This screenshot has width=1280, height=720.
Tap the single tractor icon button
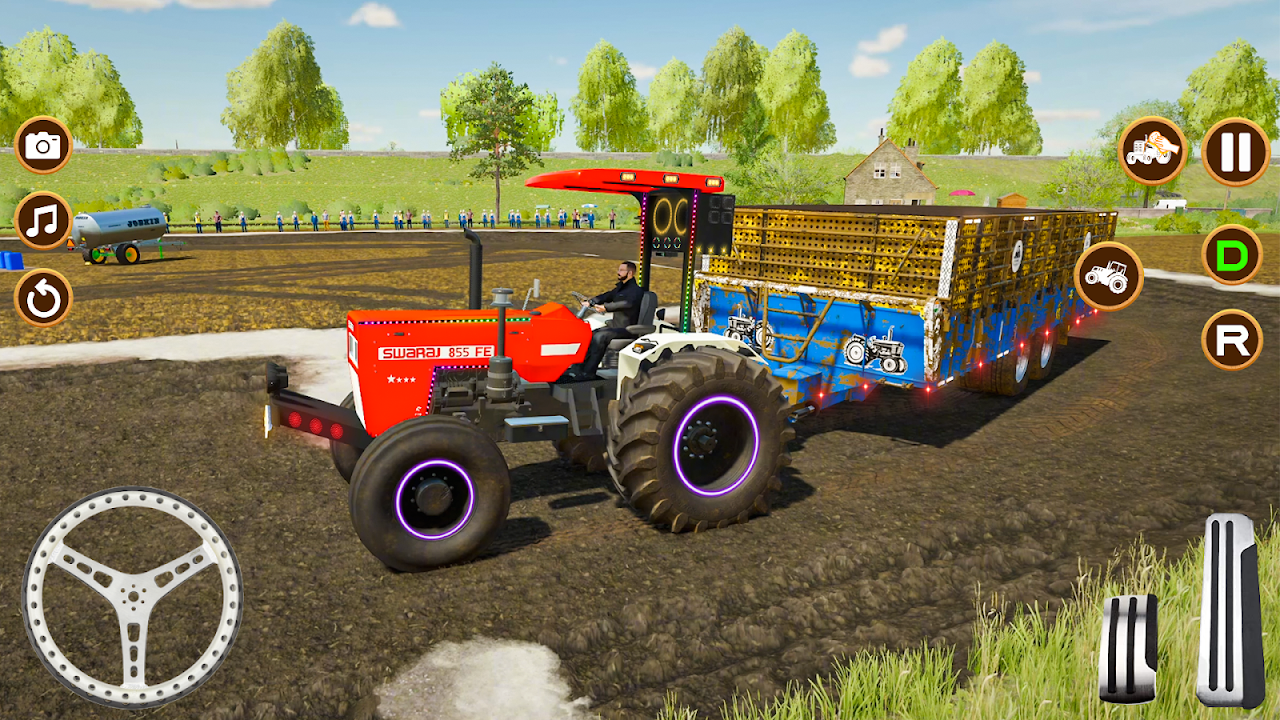click(1108, 275)
